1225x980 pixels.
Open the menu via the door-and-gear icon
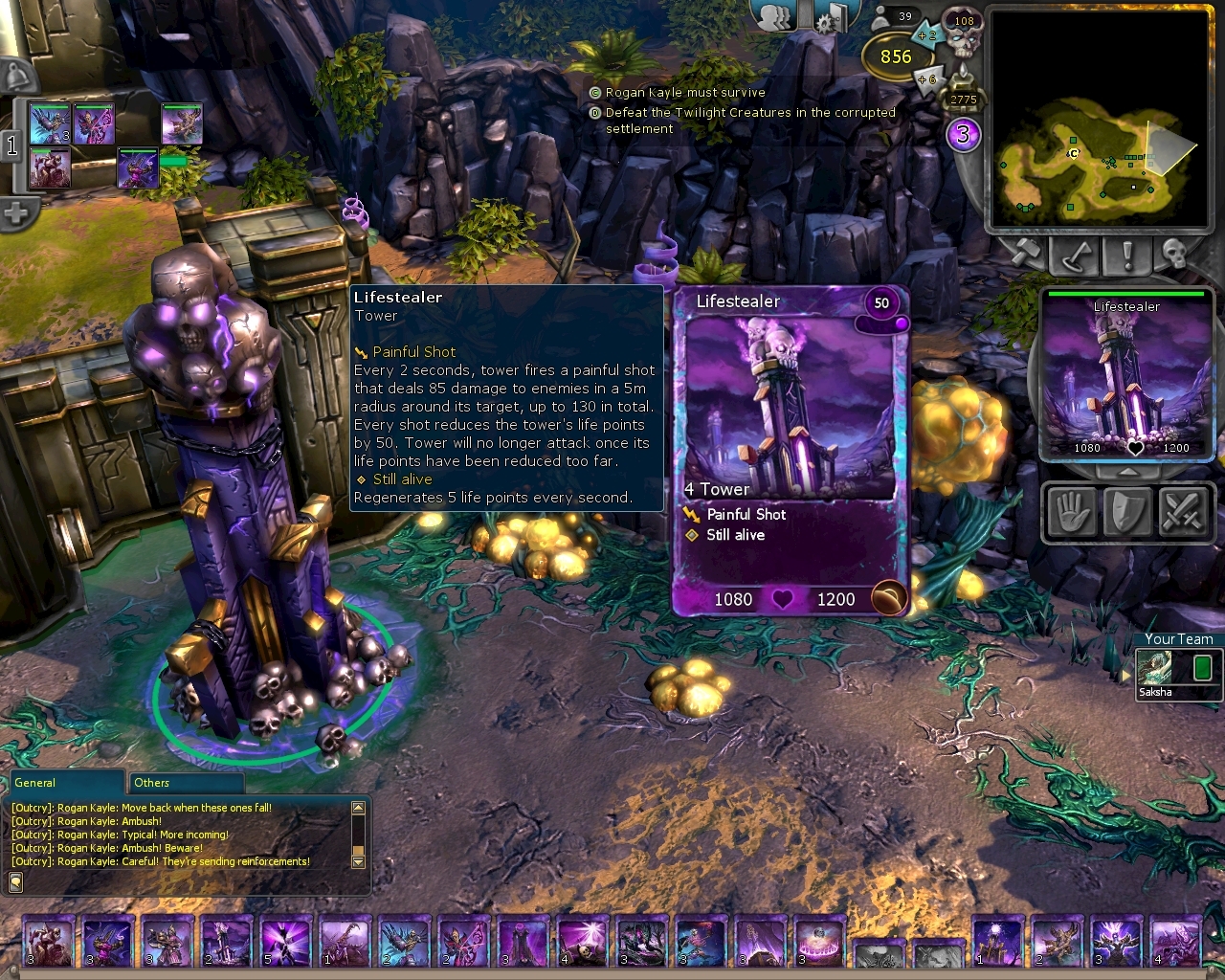(x=831, y=16)
